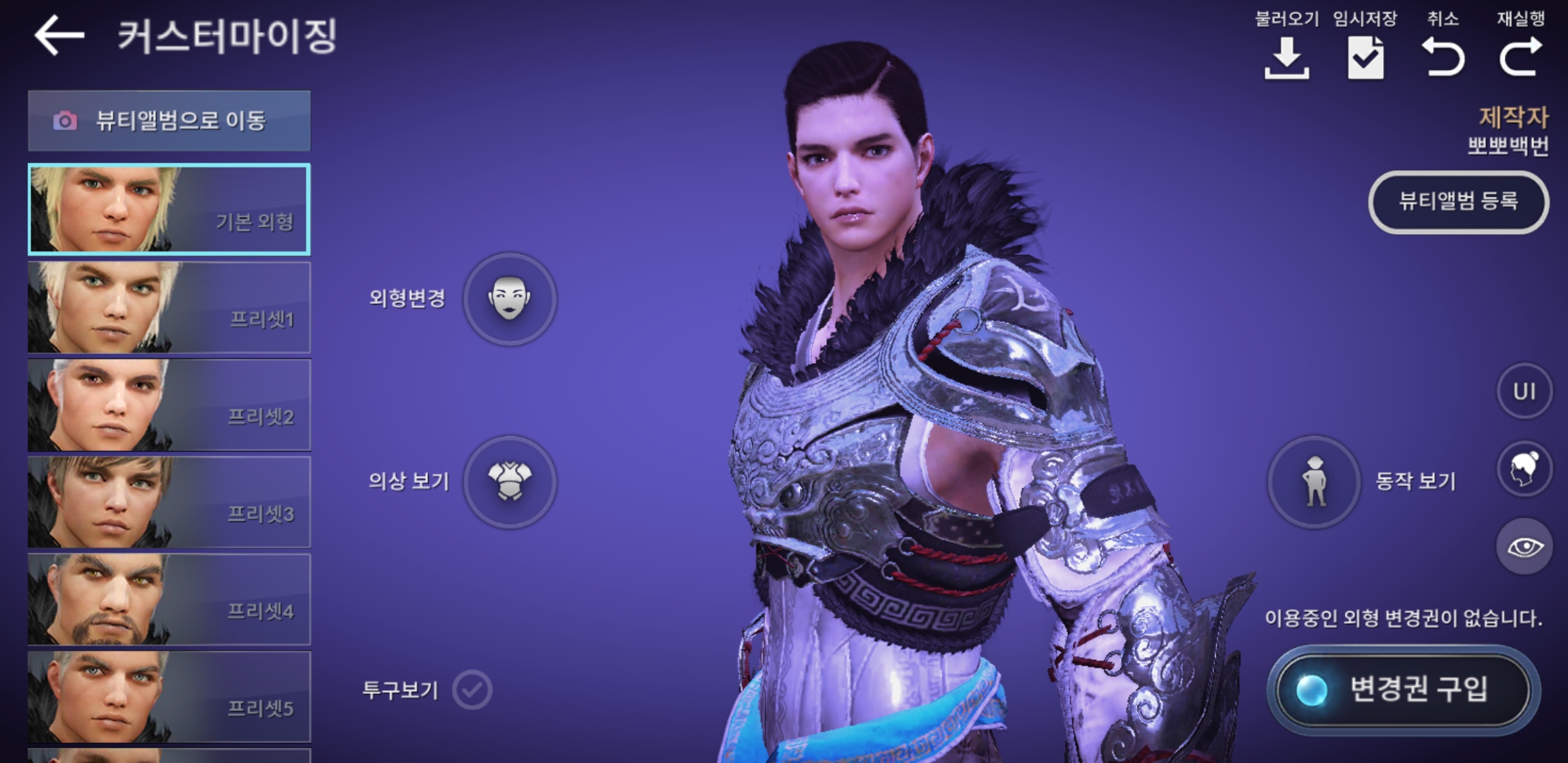Toggle the 투구보기 checkbox

pyautogui.click(x=472, y=690)
